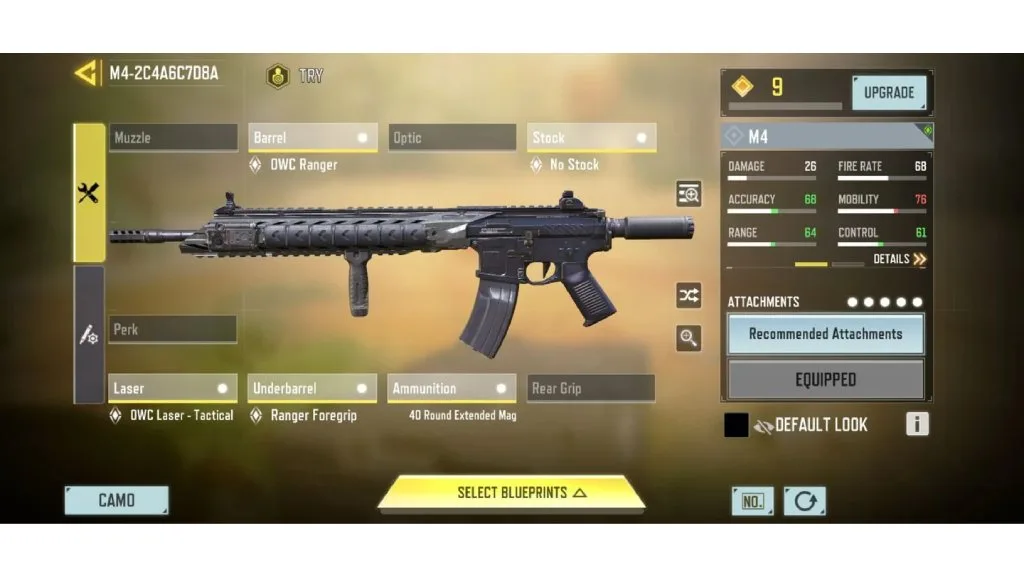Image resolution: width=1024 pixels, height=576 pixels.
Task: Open the CAMO menu
Action: point(117,500)
